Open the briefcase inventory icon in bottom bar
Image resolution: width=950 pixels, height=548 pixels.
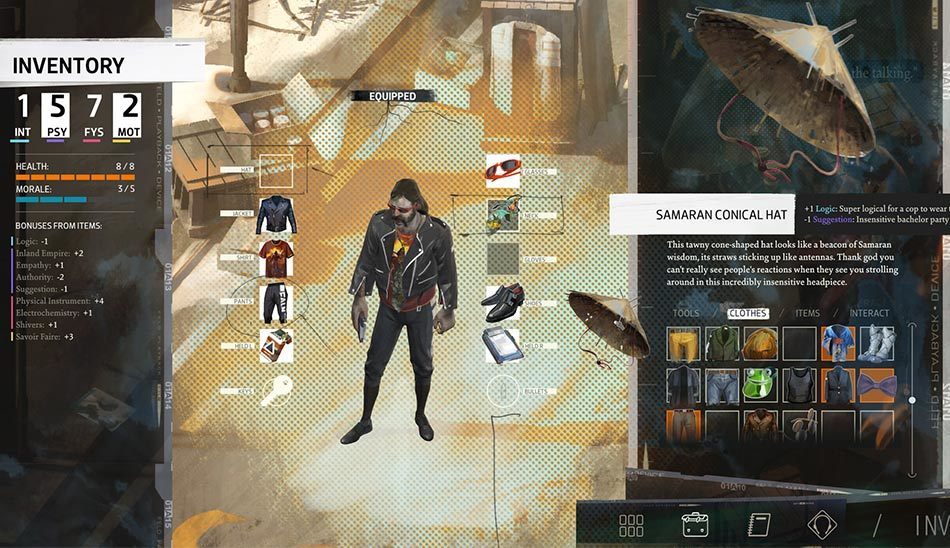pyautogui.click(x=694, y=524)
